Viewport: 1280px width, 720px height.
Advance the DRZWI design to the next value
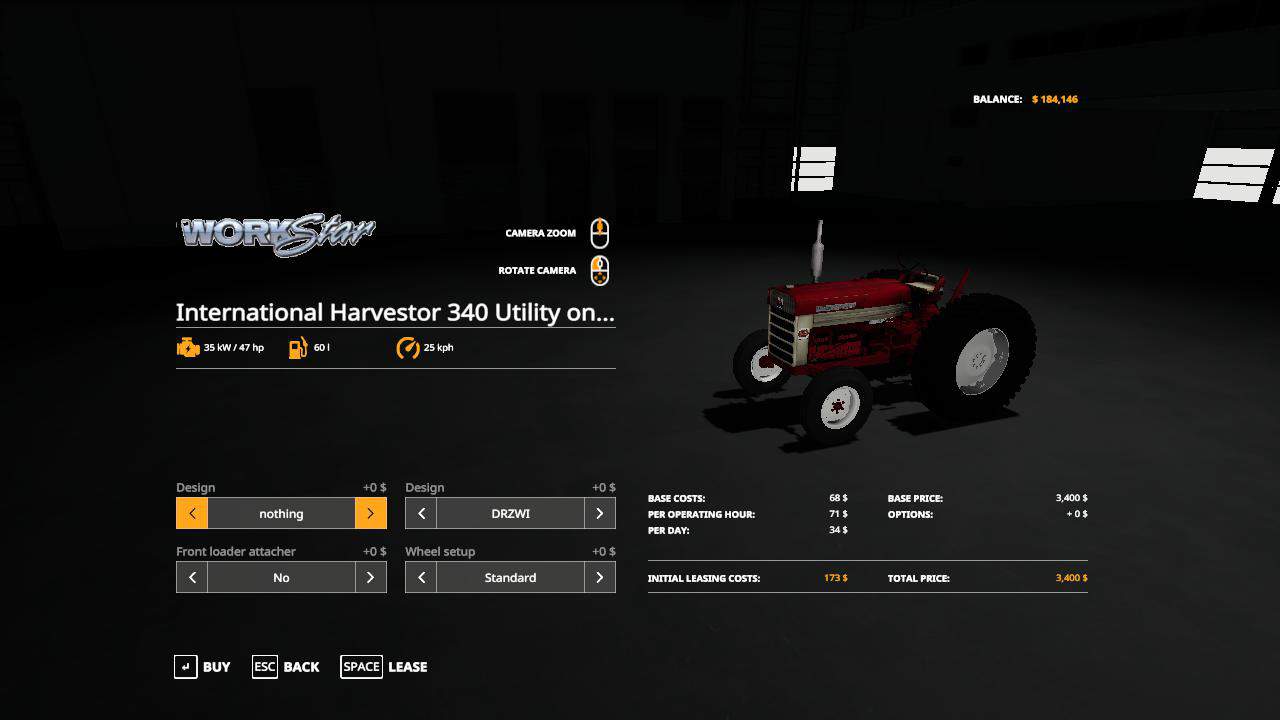(x=599, y=514)
